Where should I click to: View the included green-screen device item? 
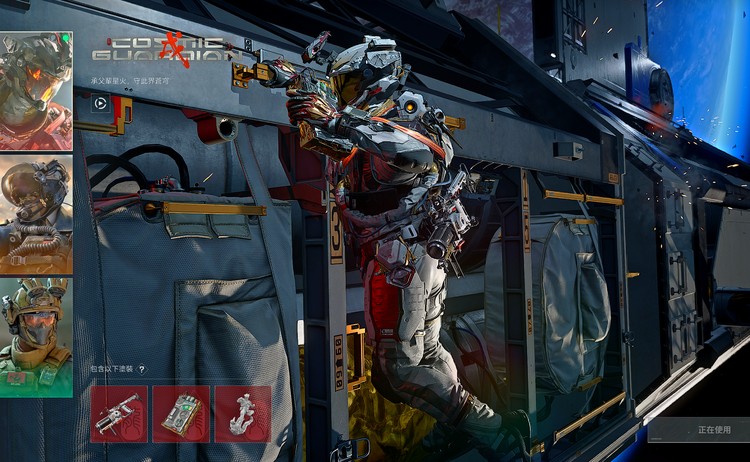(x=181, y=414)
